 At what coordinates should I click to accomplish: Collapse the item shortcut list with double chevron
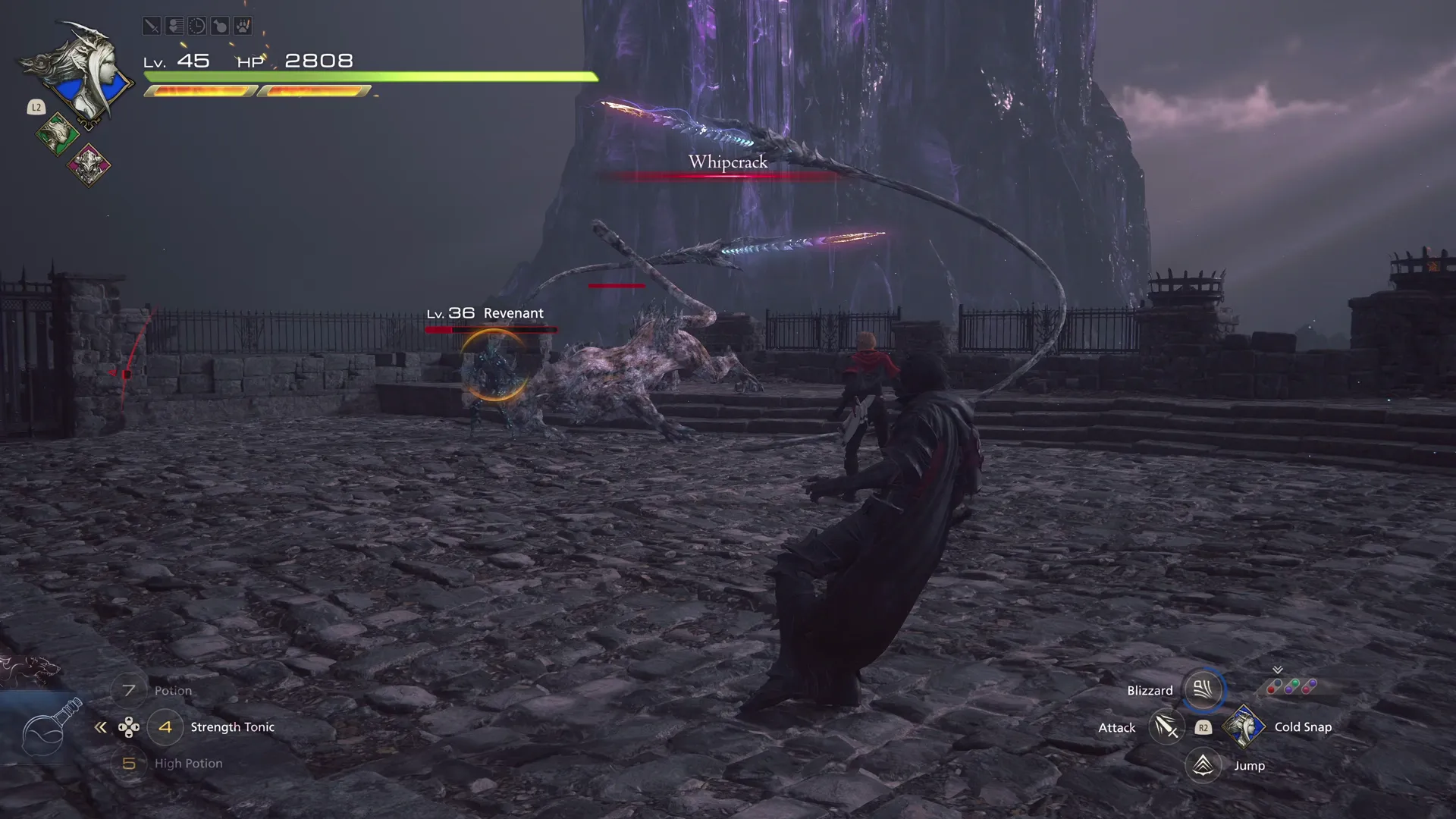[101, 727]
